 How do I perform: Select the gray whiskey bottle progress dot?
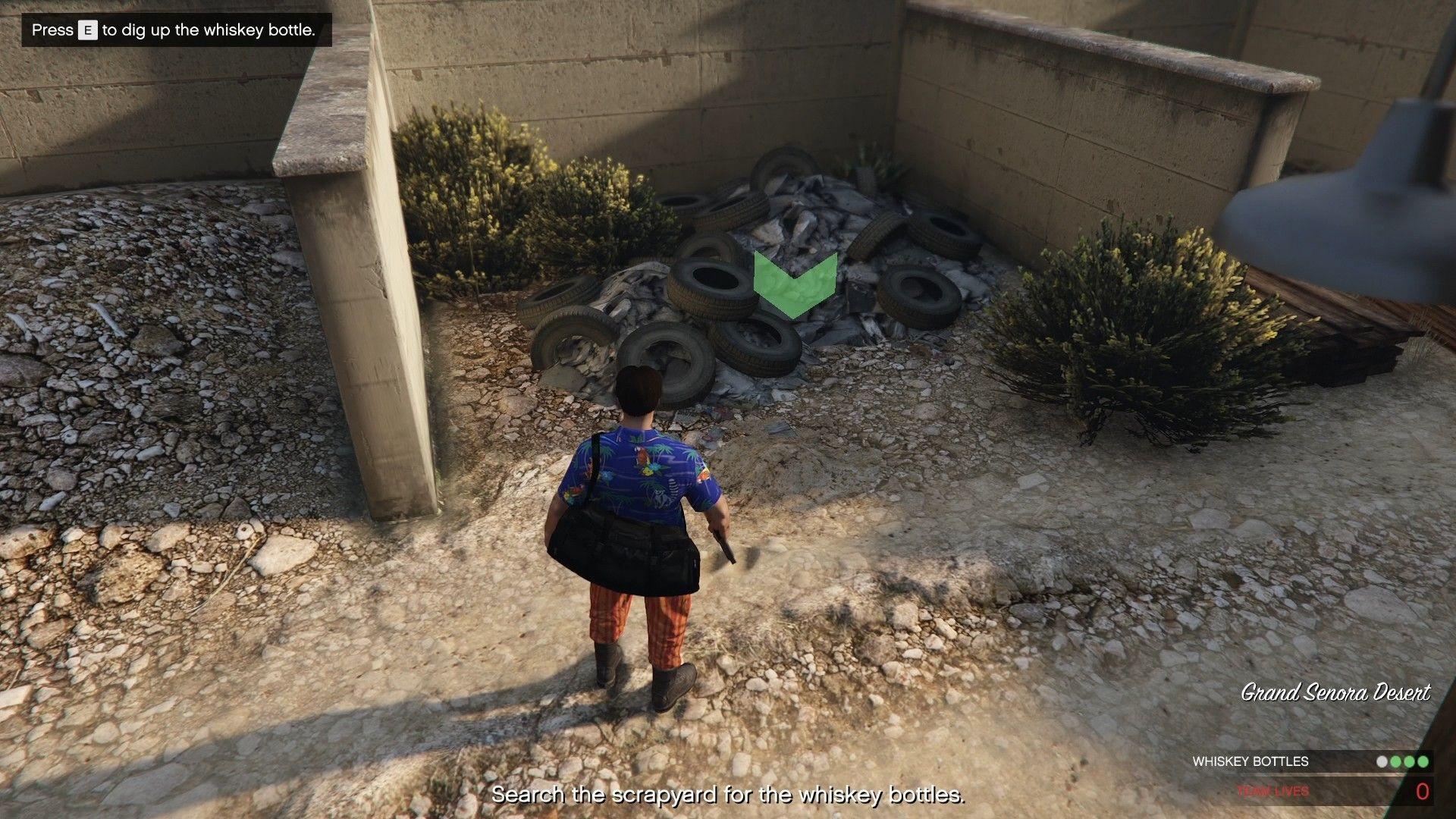[x=1382, y=761]
